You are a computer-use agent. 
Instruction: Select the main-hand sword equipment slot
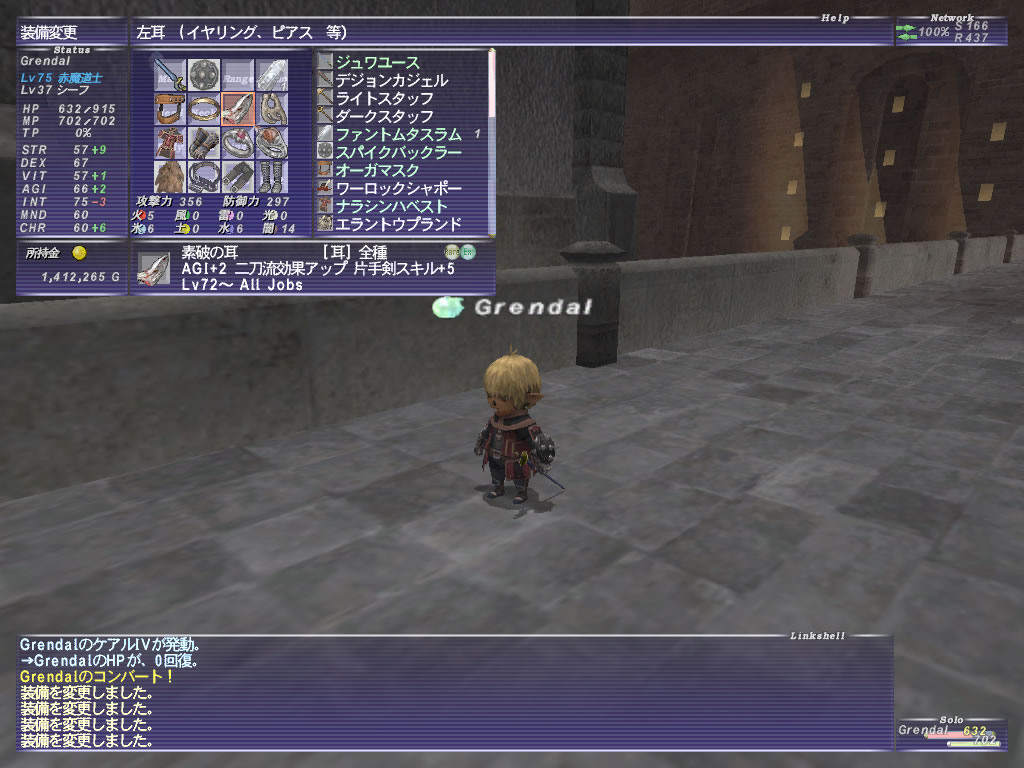(170, 74)
